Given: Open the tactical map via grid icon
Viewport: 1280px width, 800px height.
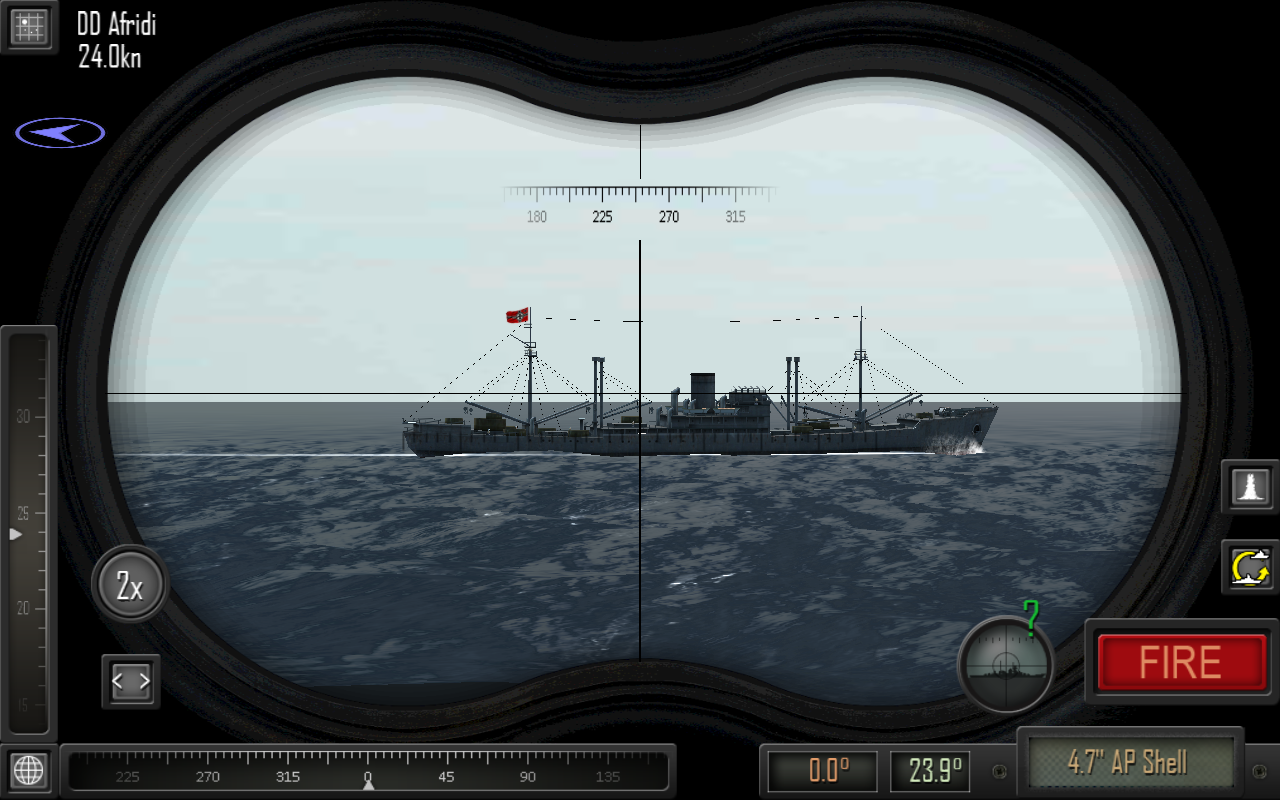Looking at the screenshot, I should pyautogui.click(x=29, y=26).
